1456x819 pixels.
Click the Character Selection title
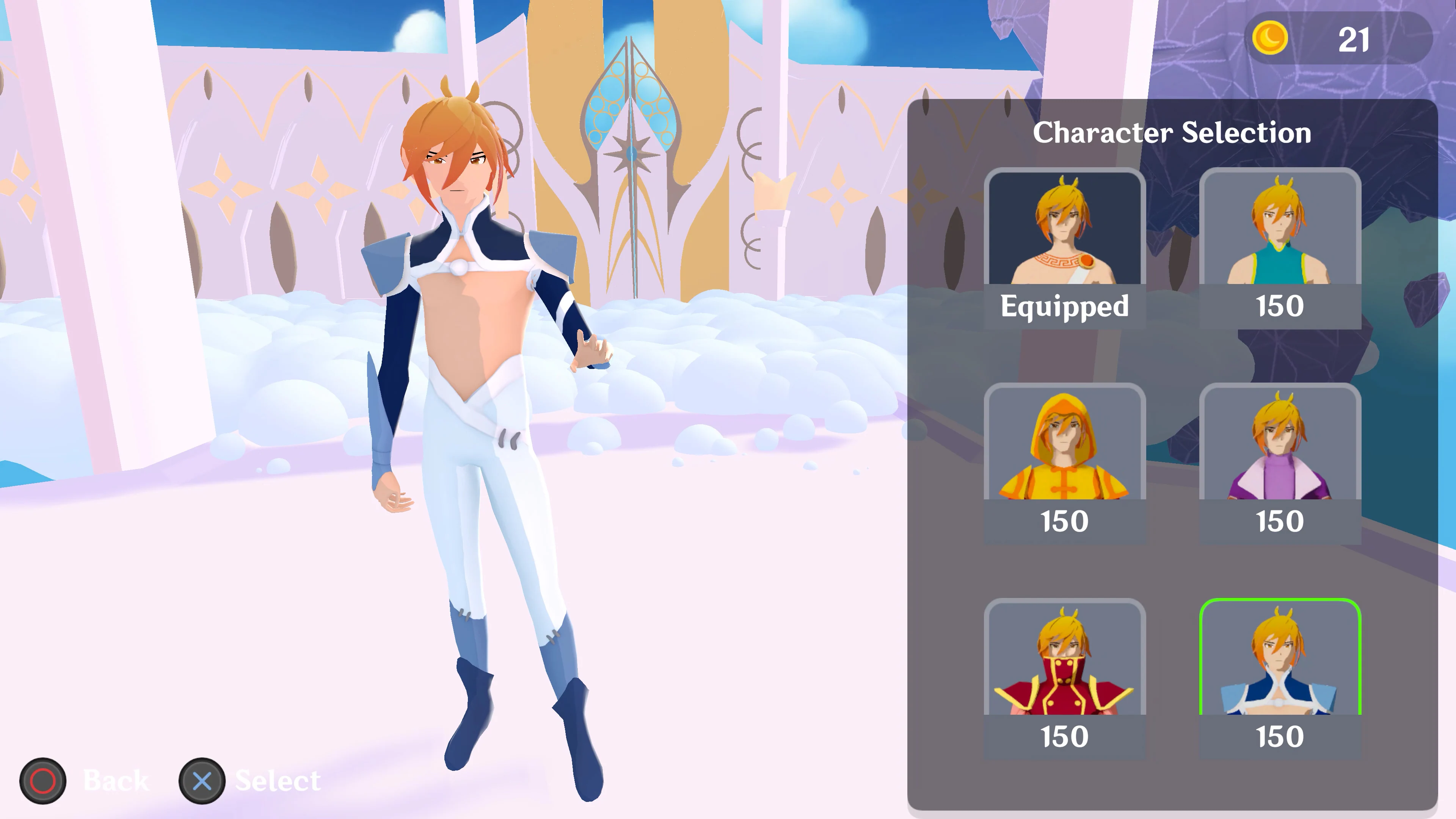1173,134
